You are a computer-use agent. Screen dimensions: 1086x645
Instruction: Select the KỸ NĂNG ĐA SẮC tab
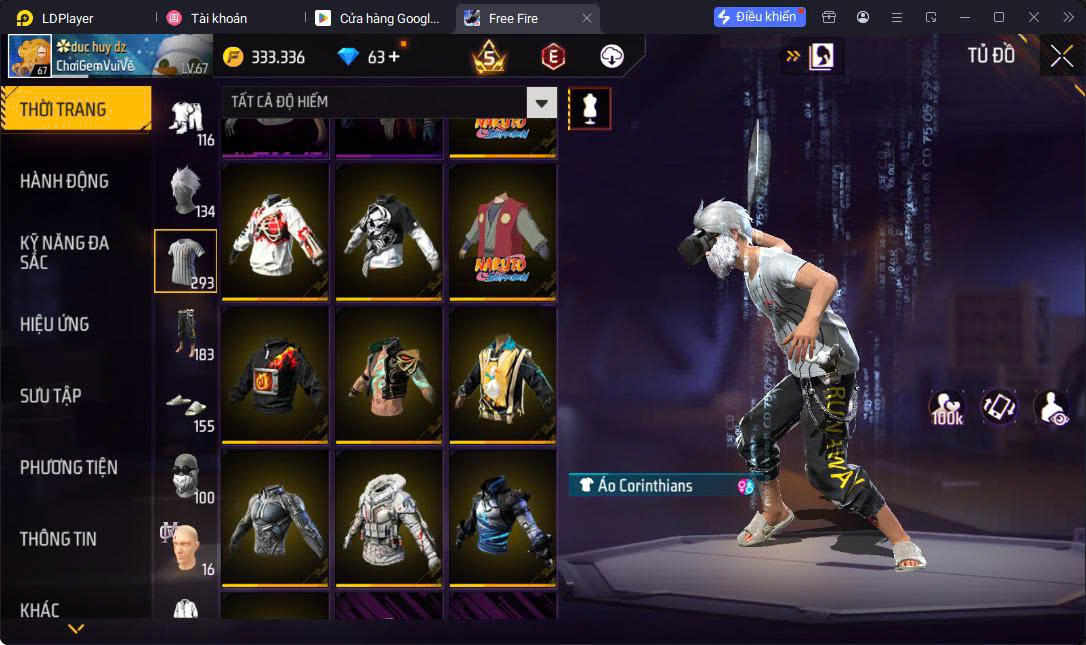click(x=65, y=252)
